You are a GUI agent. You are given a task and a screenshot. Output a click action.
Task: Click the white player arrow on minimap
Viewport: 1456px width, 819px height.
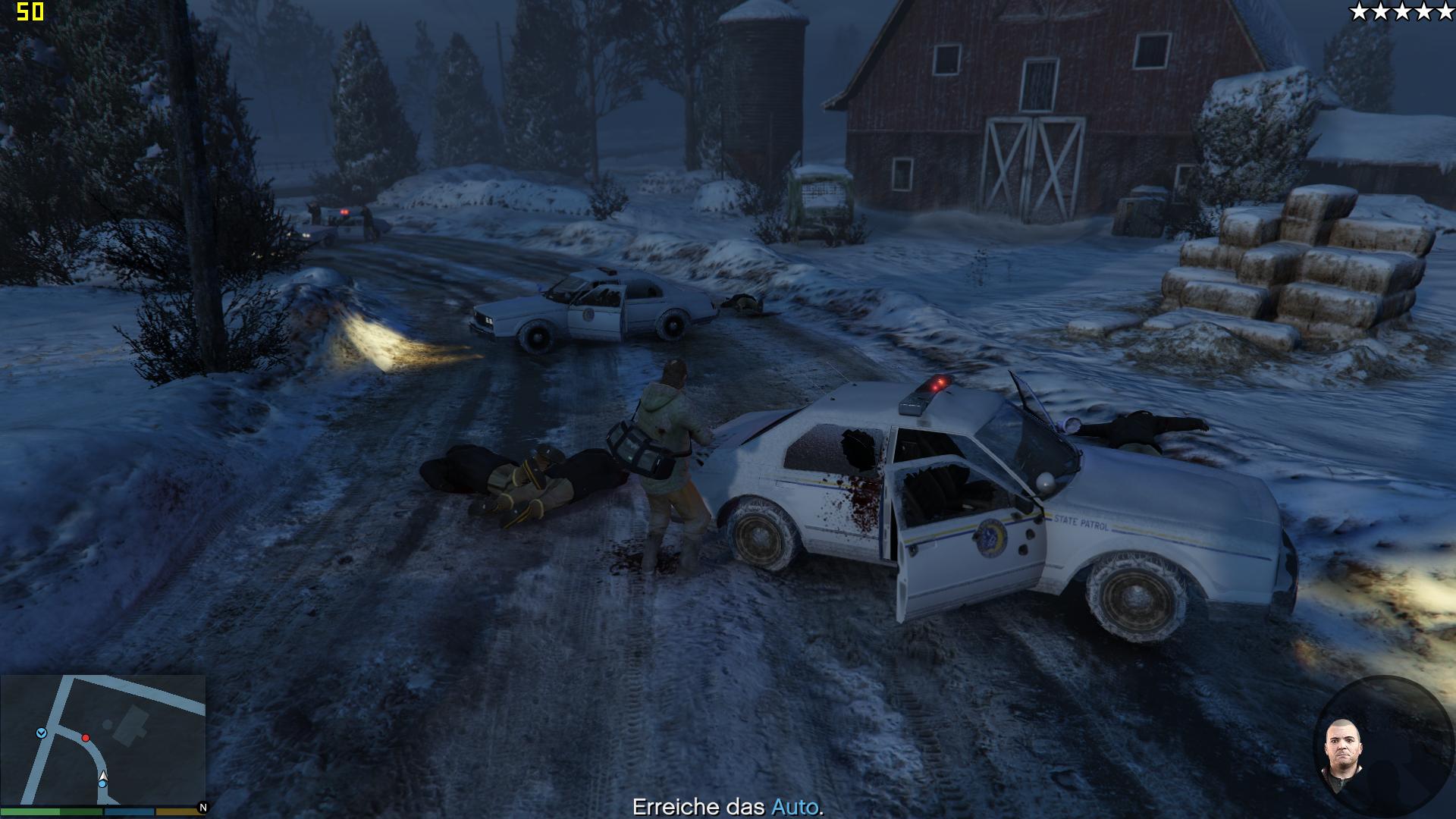[x=103, y=777]
